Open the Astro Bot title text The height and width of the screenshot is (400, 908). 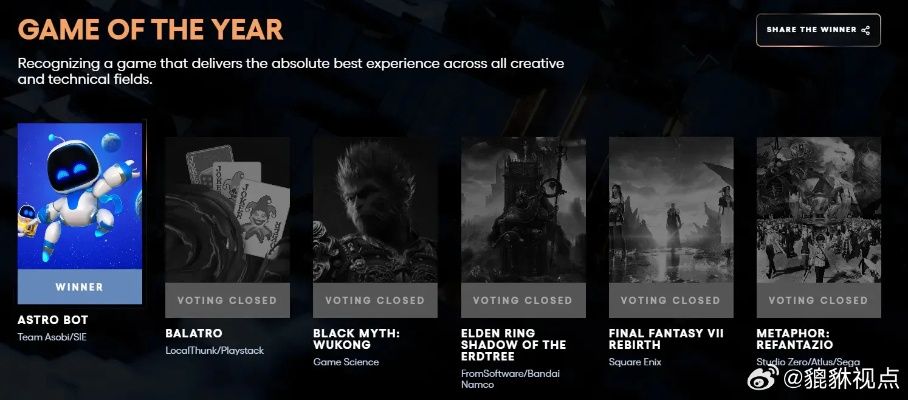point(54,320)
